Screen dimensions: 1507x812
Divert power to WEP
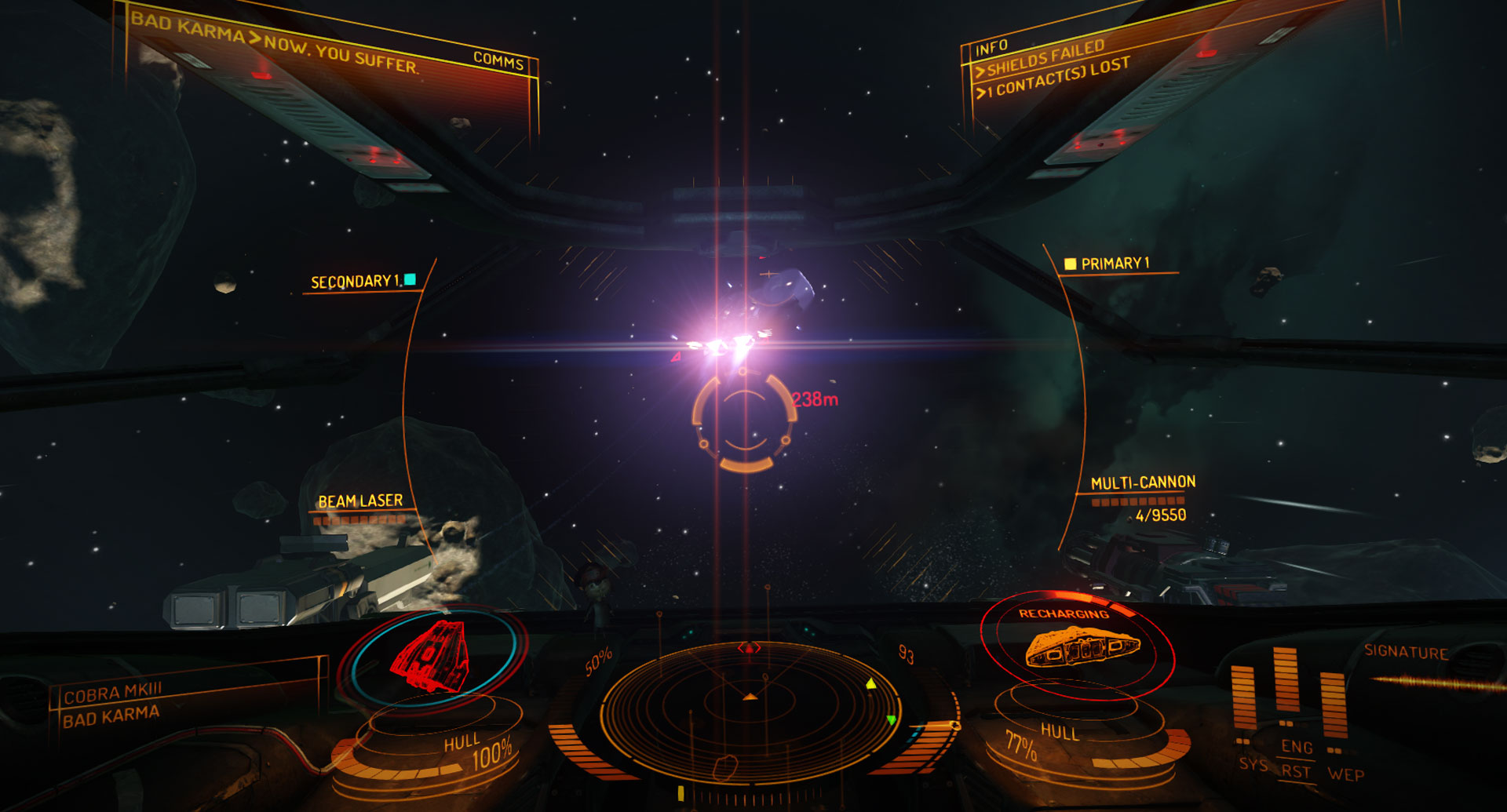[1345, 774]
